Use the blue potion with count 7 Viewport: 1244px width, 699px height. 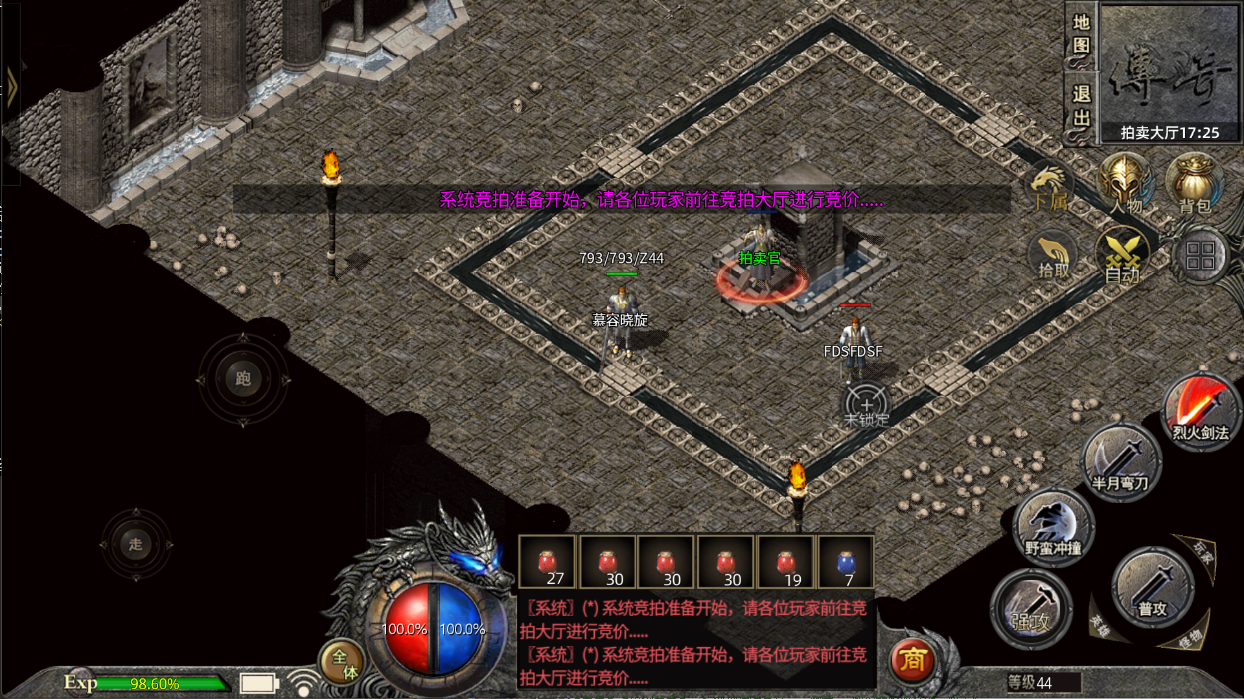pyautogui.click(x=846, y=562)
